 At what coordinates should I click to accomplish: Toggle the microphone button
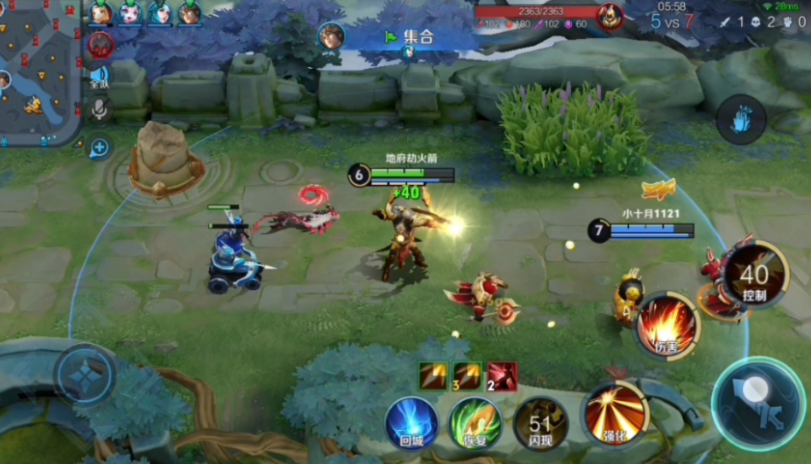click(99, 109)
